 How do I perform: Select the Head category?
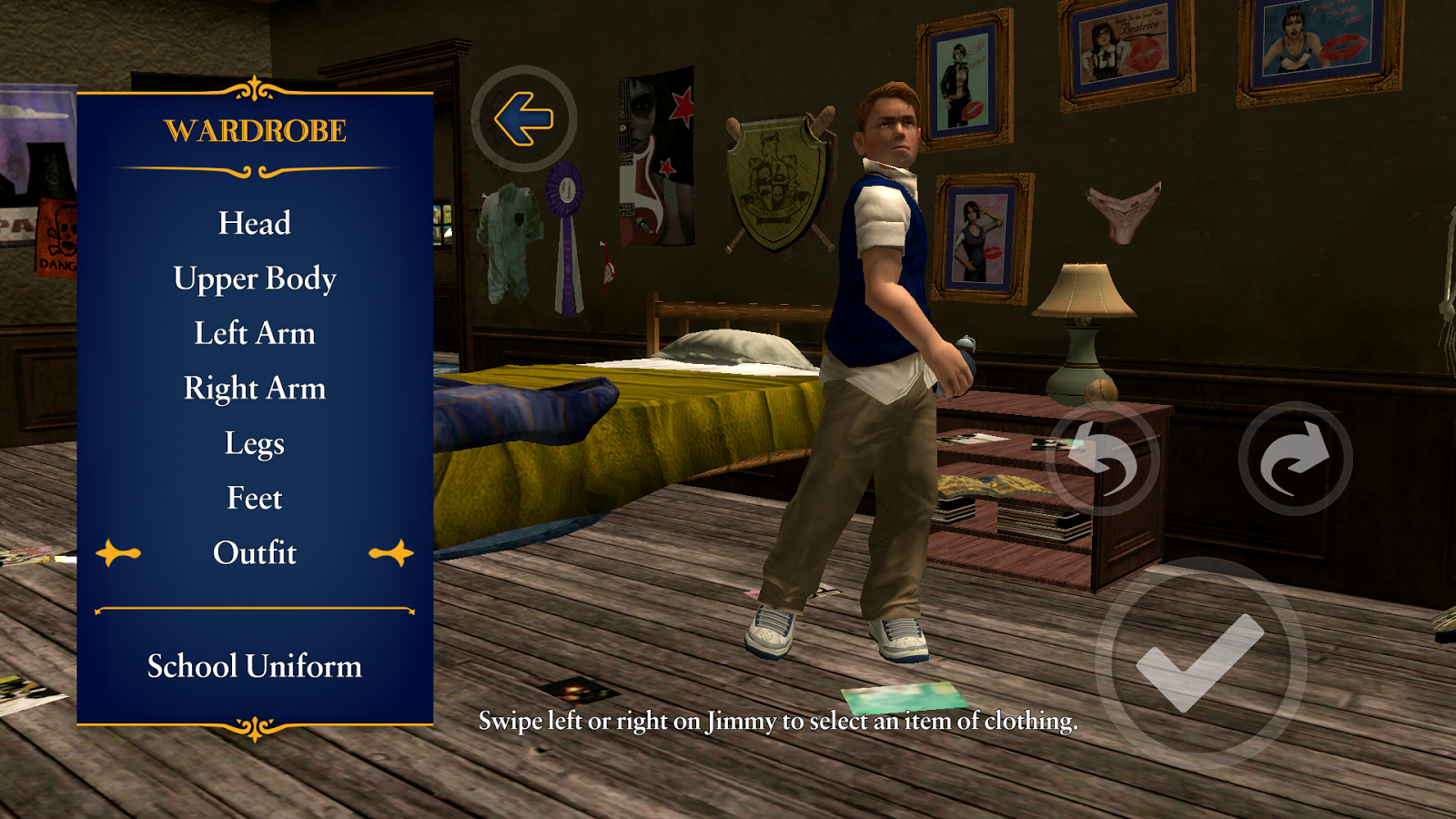click(x=252, y=223)
